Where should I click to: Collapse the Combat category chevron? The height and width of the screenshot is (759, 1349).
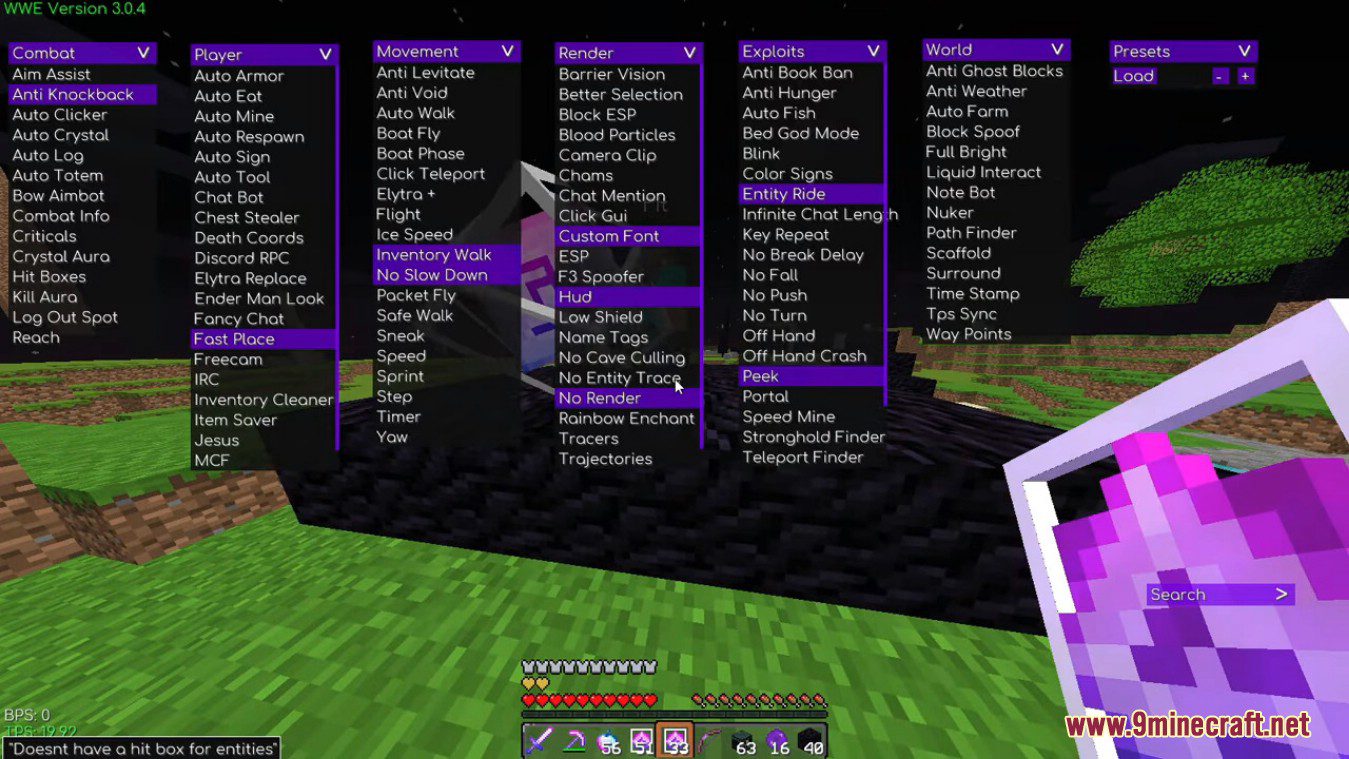click(142, 52)
